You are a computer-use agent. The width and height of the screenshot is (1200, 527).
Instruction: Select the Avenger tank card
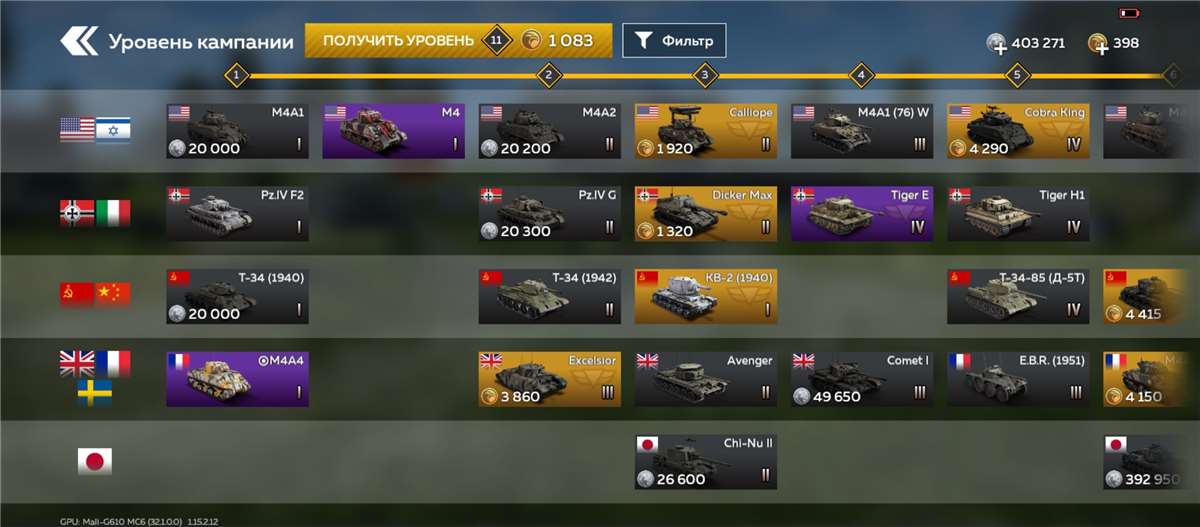pos(705,379)
